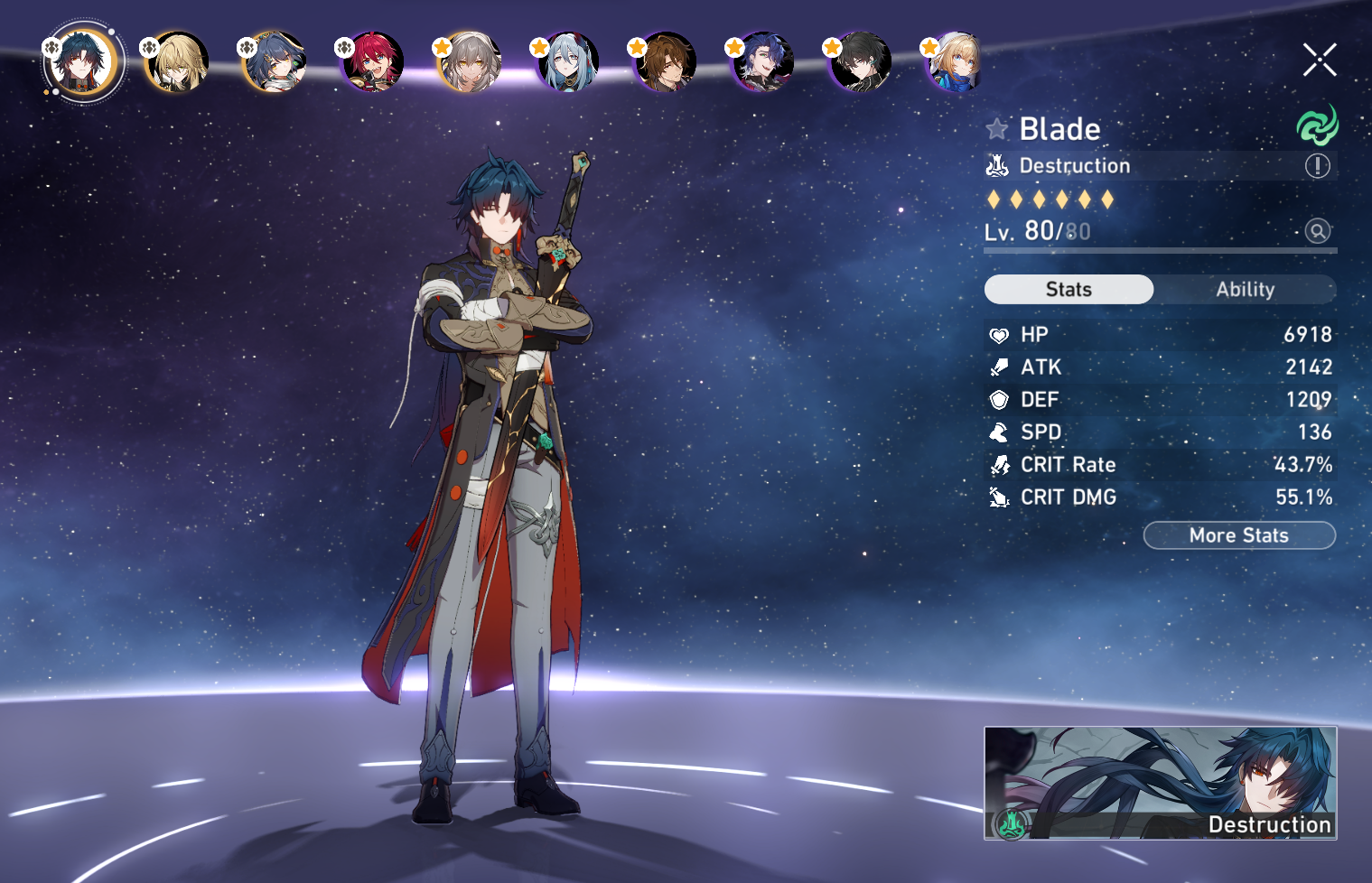Screen dimensions: 1372x883
Task: Select the Stats tab
Action: pos(1069,289)
